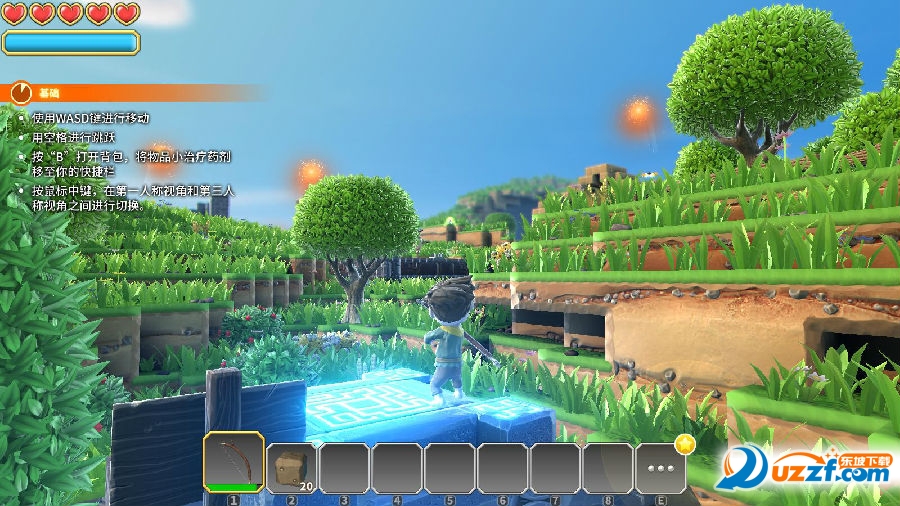The width and height of the screenshot is (900, 506).
Task: Click the gold star badge on the hotbar
Action: 685,443
